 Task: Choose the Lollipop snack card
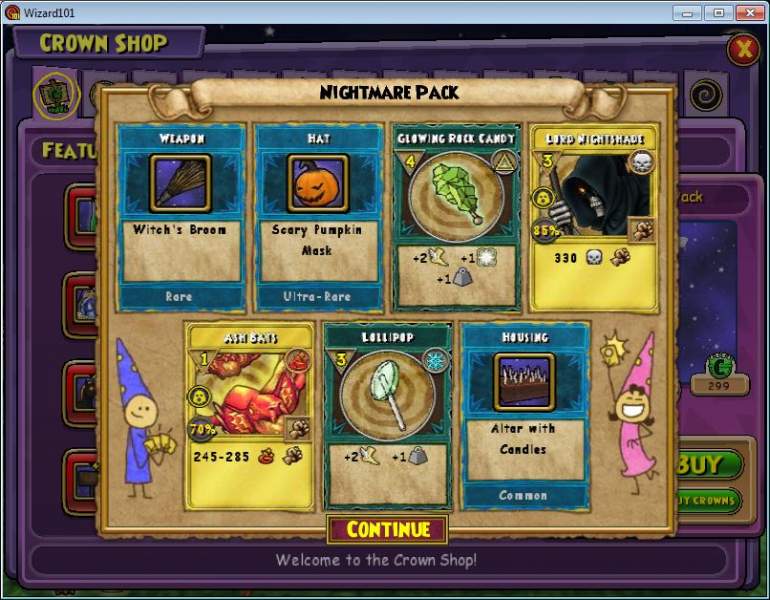pyautogui.click(x=388, y=413)
